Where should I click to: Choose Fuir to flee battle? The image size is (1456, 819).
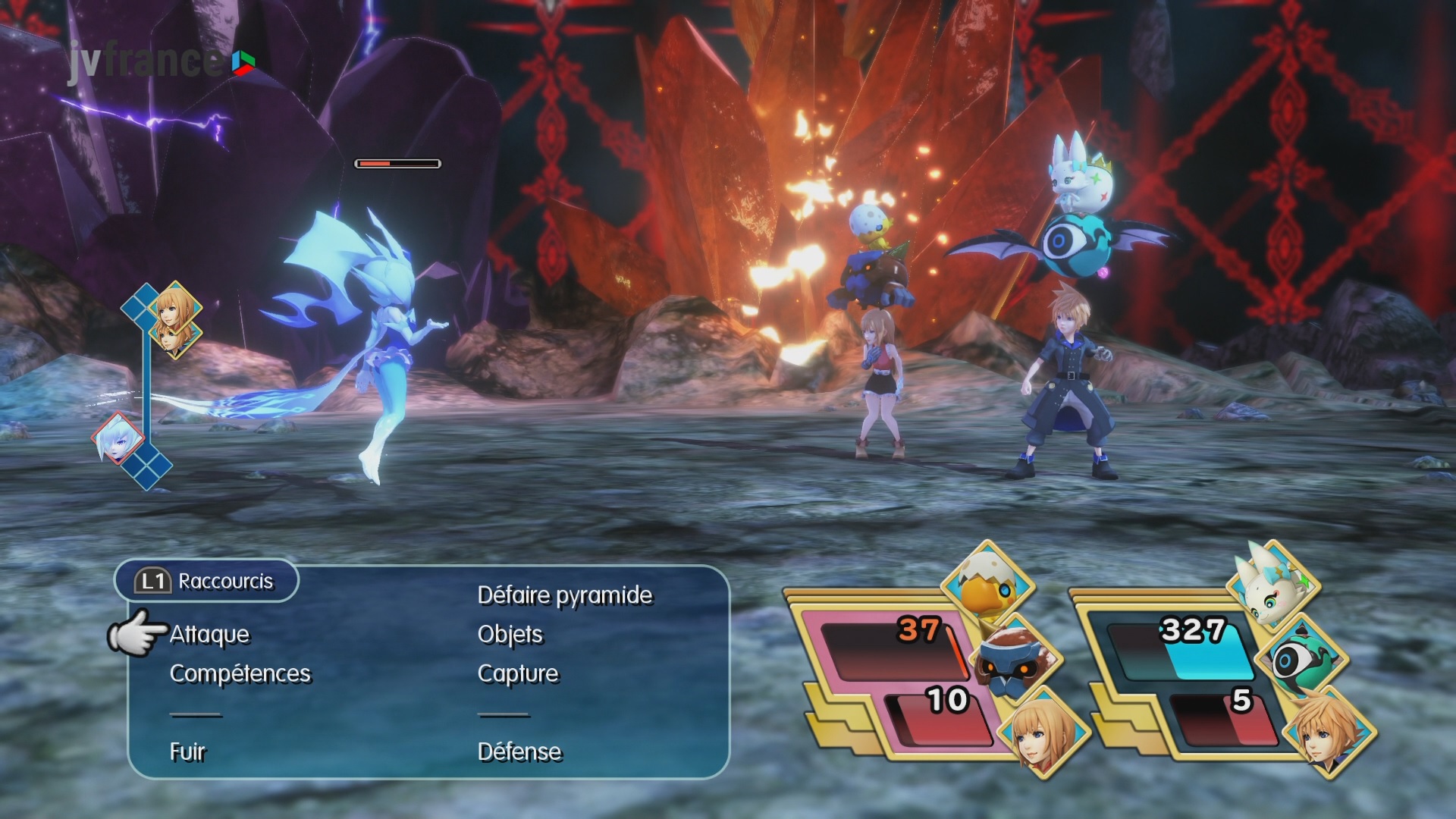click(x=187, y=752)
